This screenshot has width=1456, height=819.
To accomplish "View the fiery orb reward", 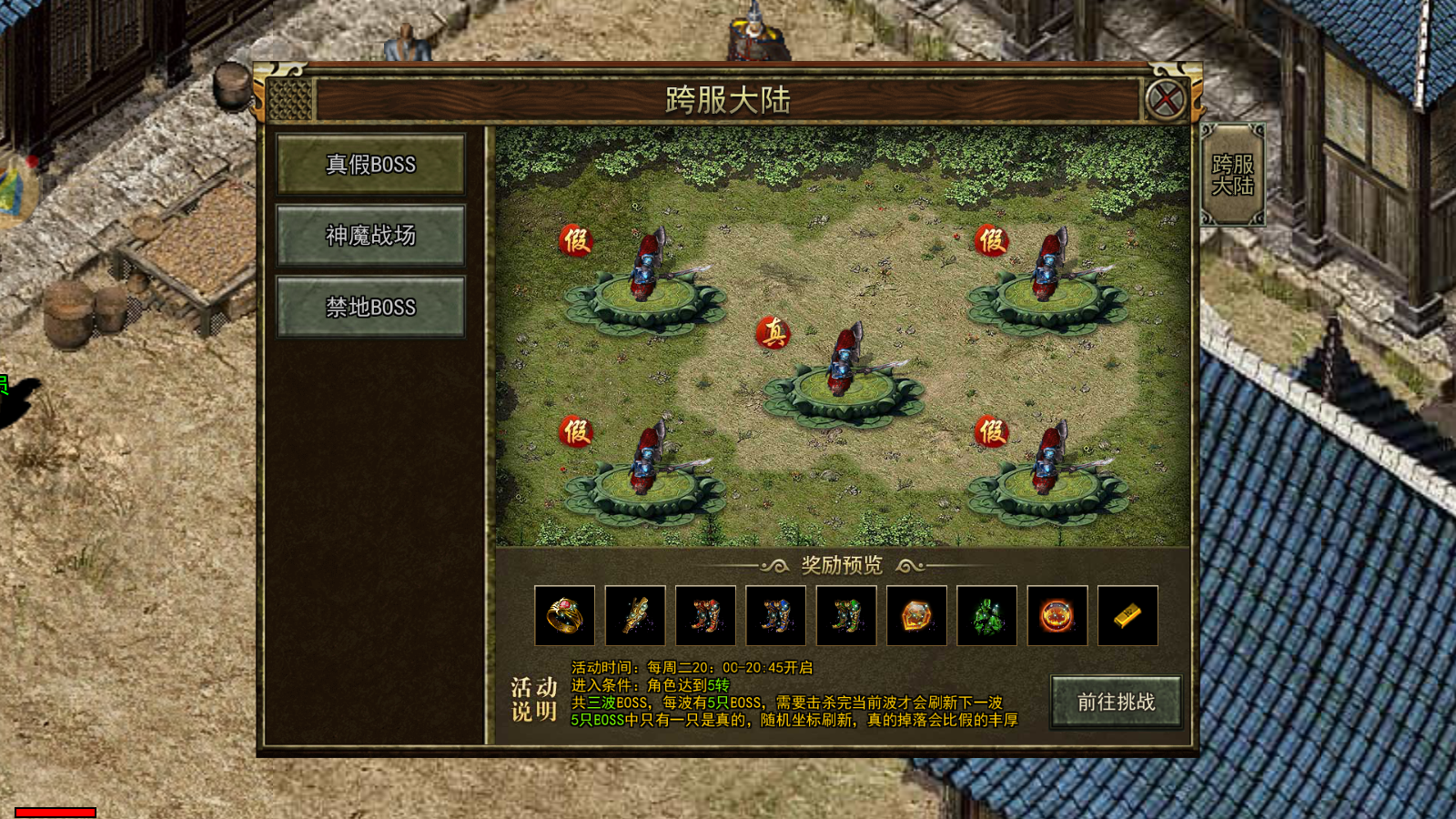I will (1057, 616).
